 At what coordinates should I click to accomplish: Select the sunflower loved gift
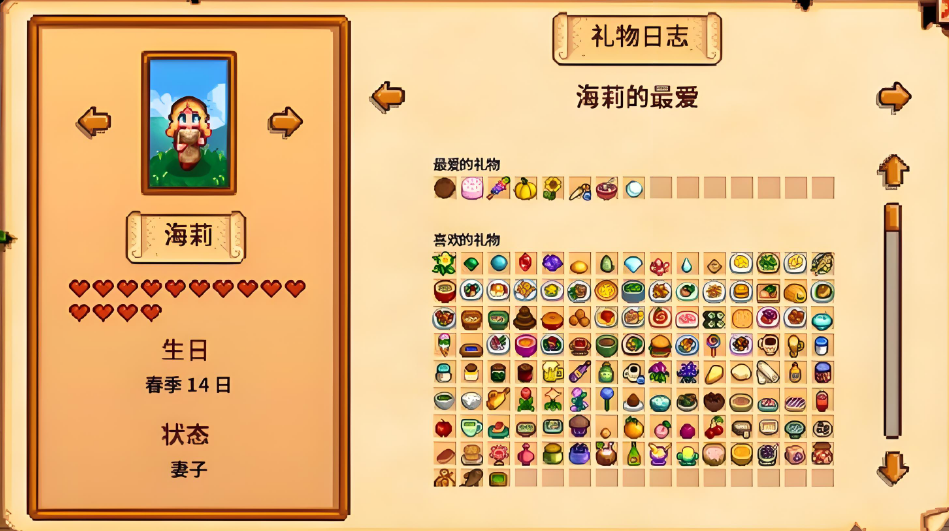(x=553, y=188)
